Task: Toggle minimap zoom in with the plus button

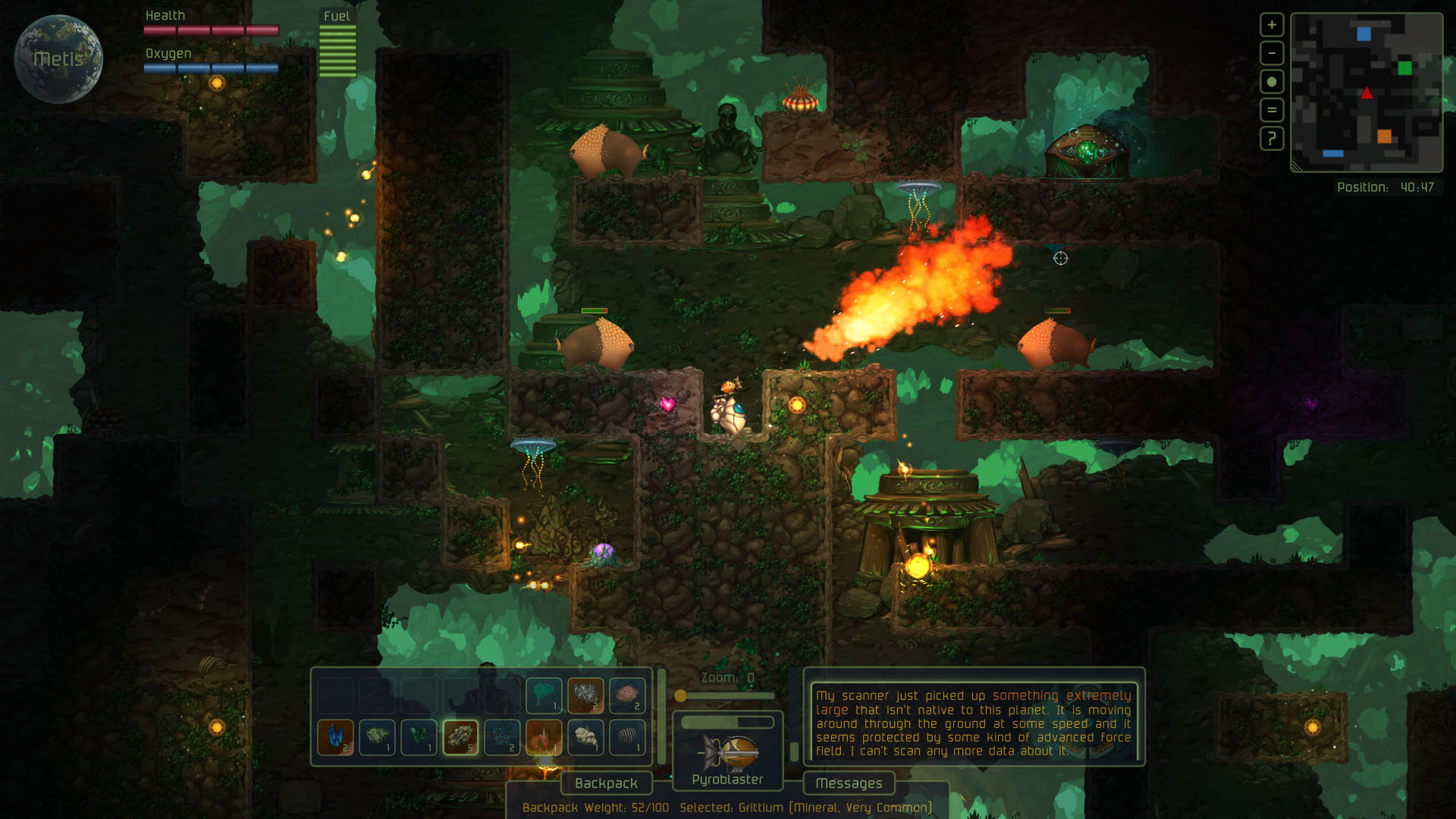Action: [x=1270, y=24]
